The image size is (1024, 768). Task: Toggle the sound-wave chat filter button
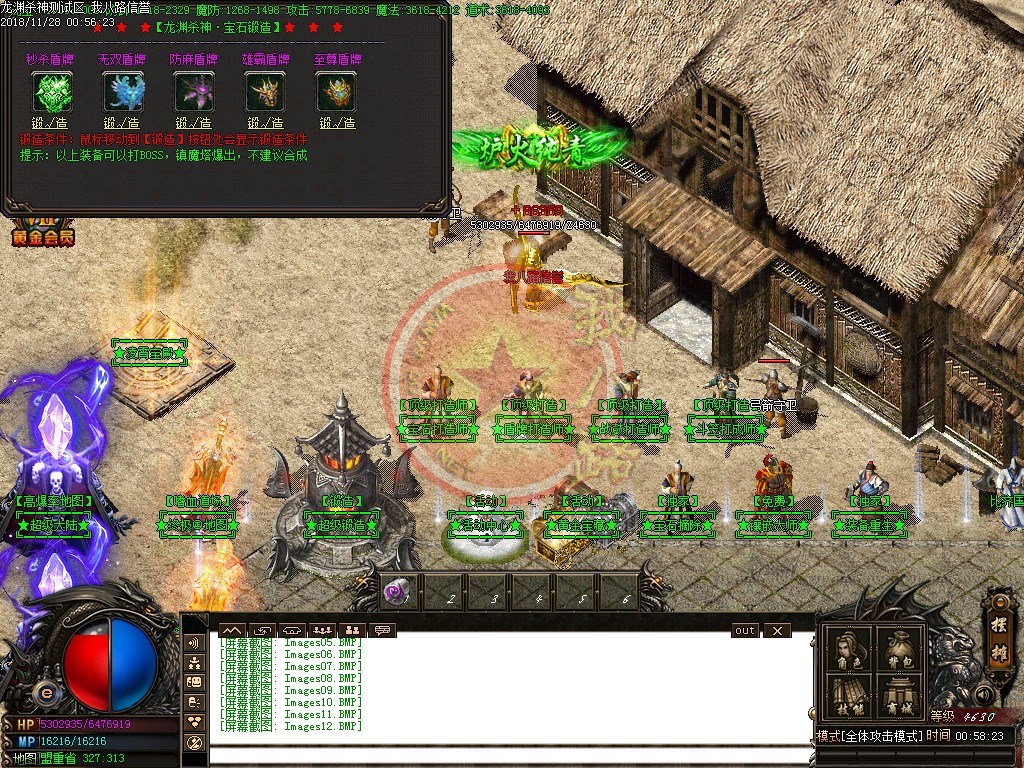pyautogui.click(x=195, y=643)
